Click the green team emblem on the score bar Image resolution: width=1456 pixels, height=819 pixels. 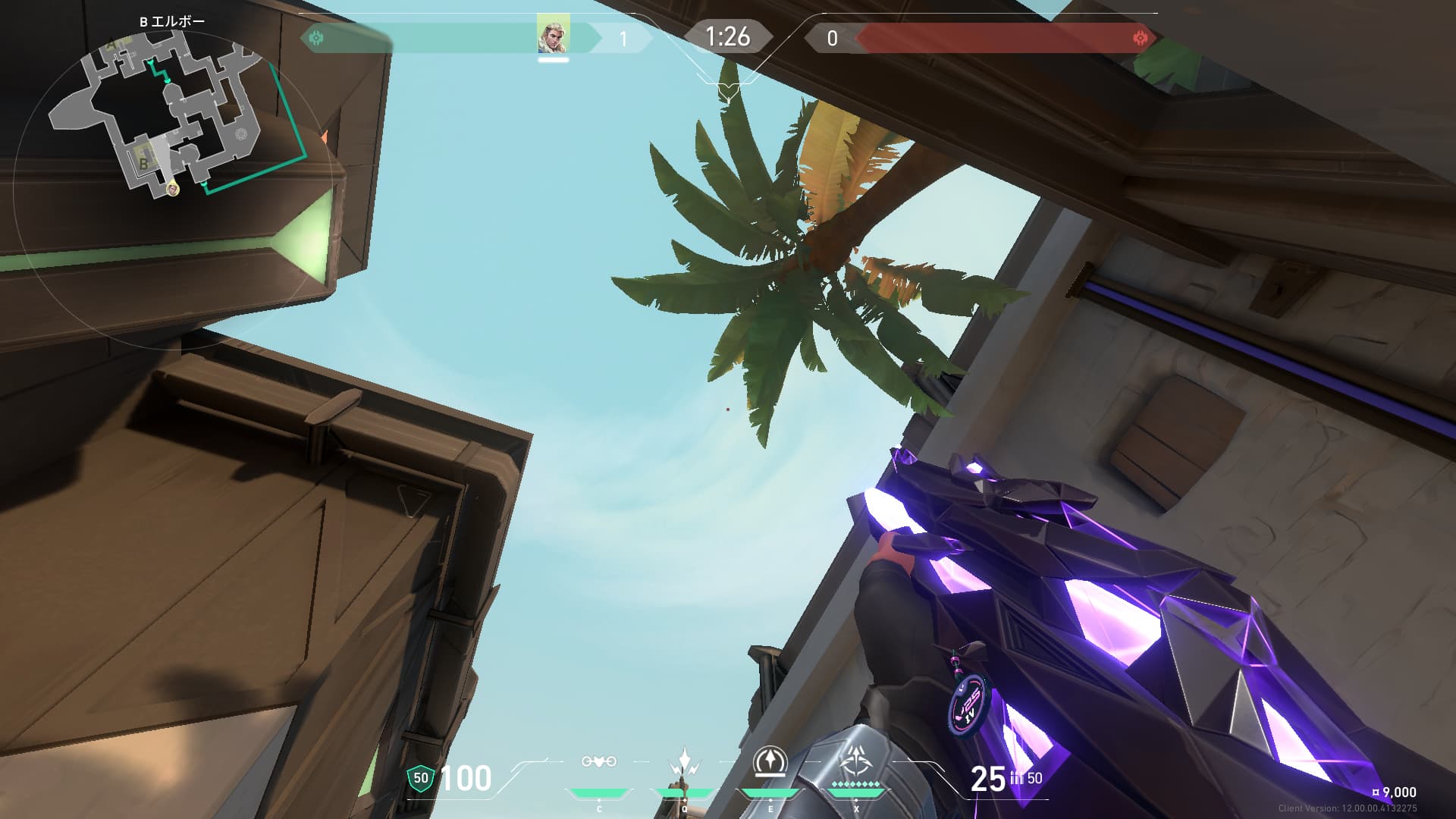click(316, 37)
